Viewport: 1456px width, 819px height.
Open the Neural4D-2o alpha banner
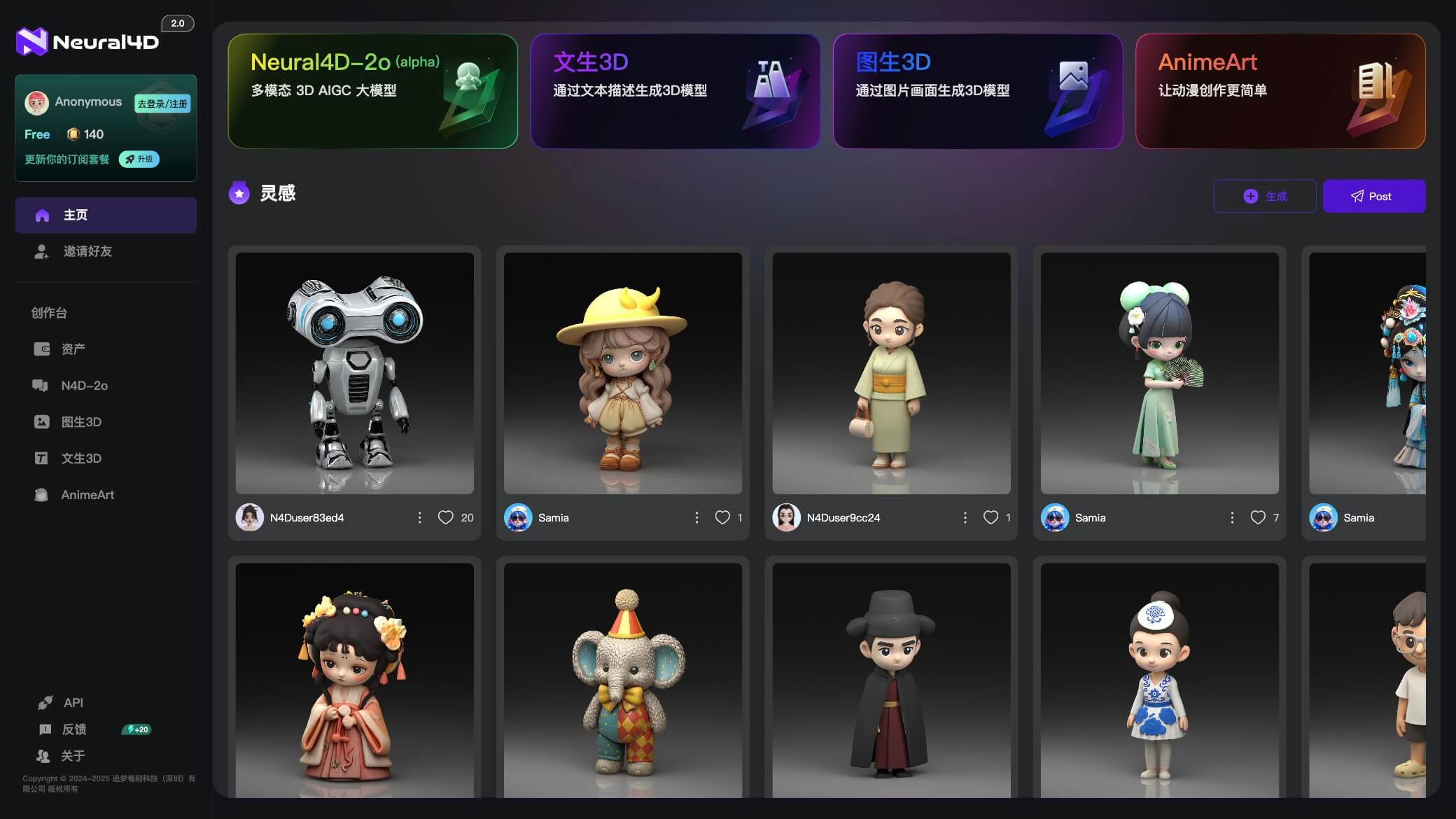tap(372, 91)
